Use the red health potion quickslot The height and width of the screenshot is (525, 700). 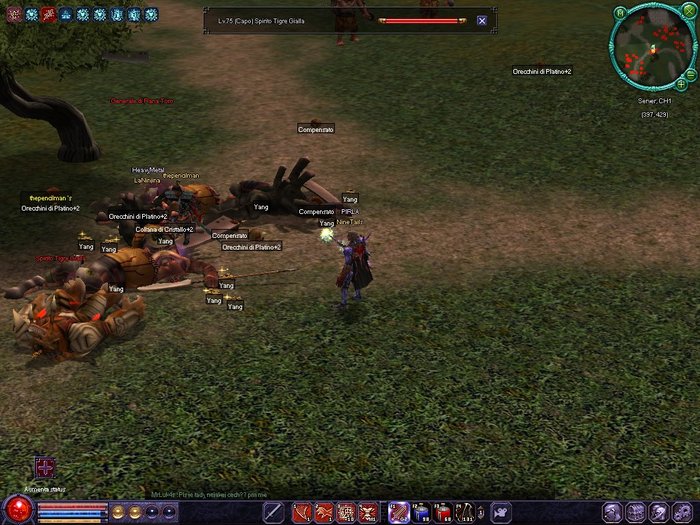click(444, 513)
